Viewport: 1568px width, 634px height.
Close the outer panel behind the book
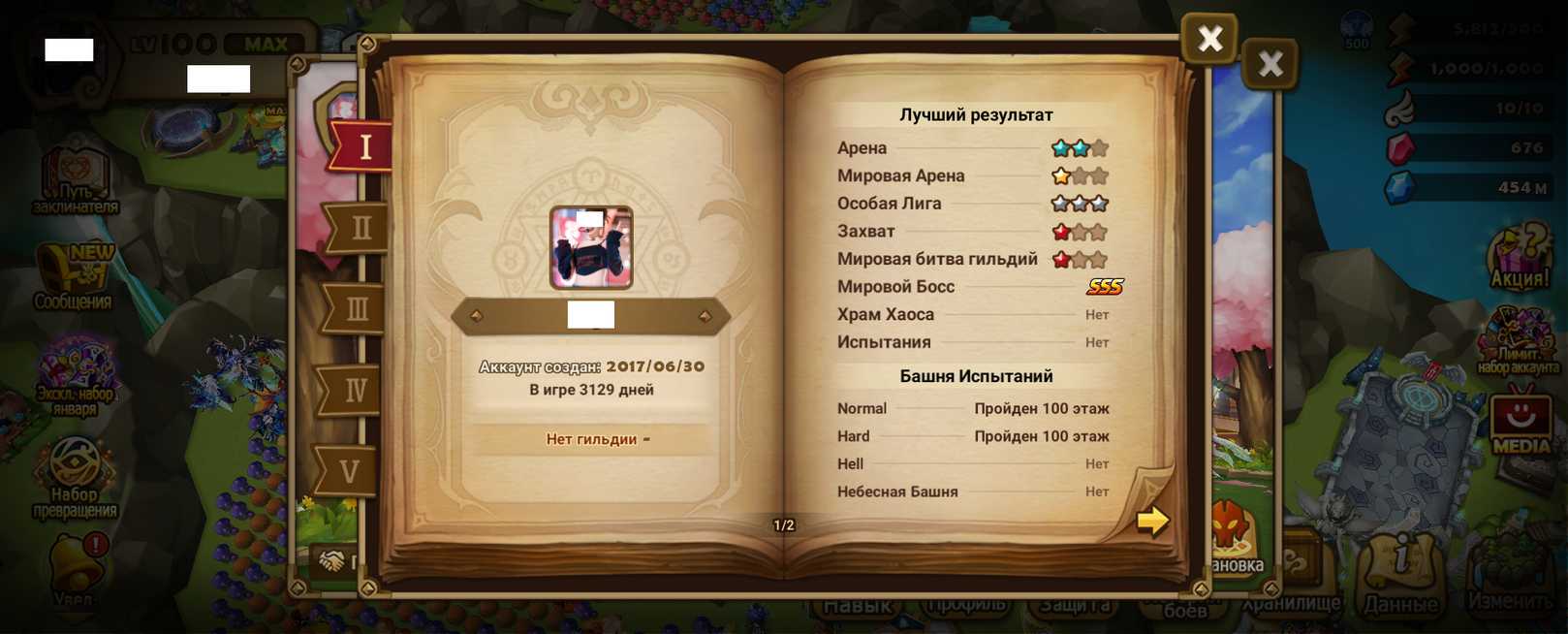[1270, 65]
